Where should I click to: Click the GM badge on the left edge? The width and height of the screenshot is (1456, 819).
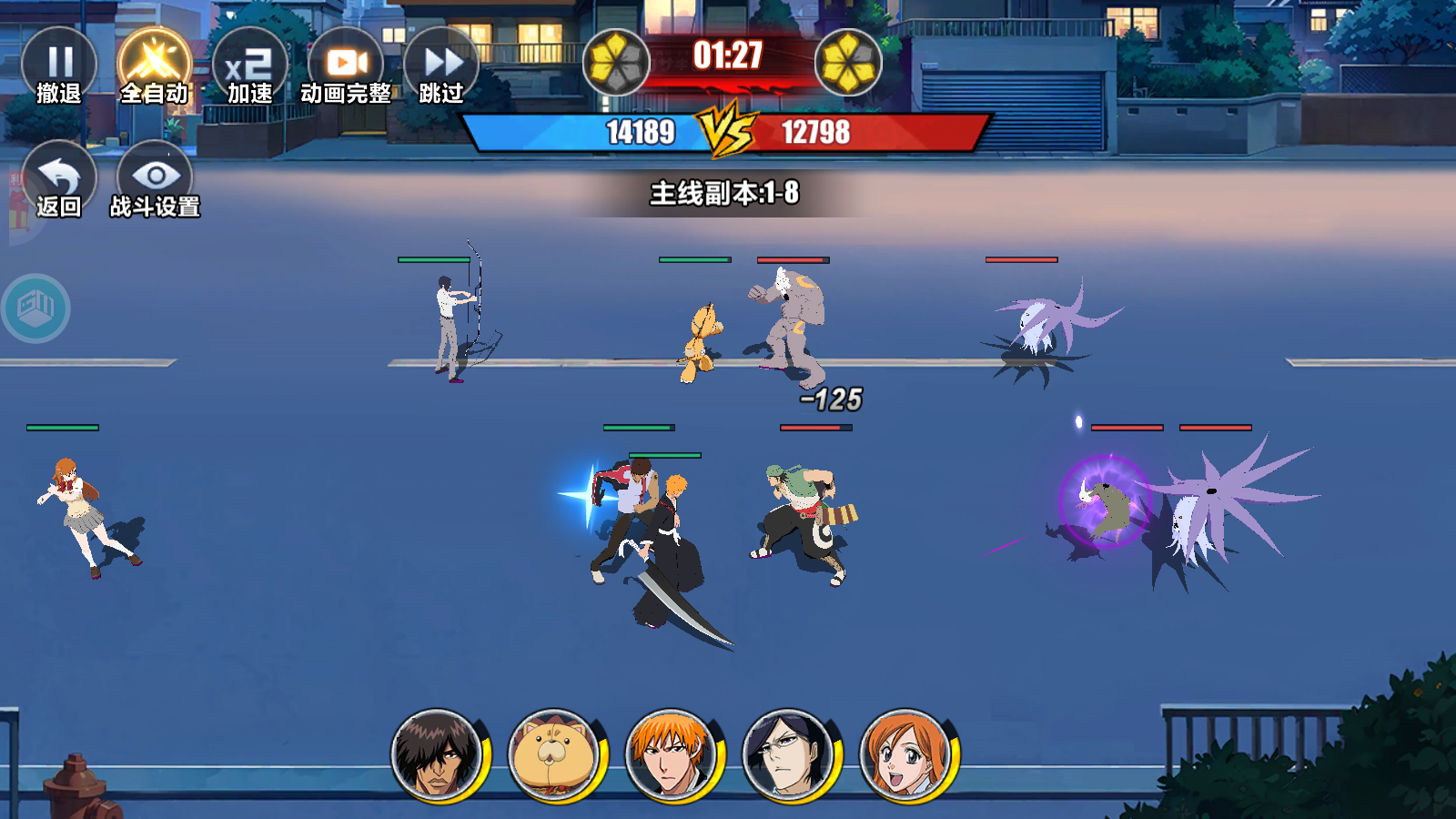(x=36, y=308)
